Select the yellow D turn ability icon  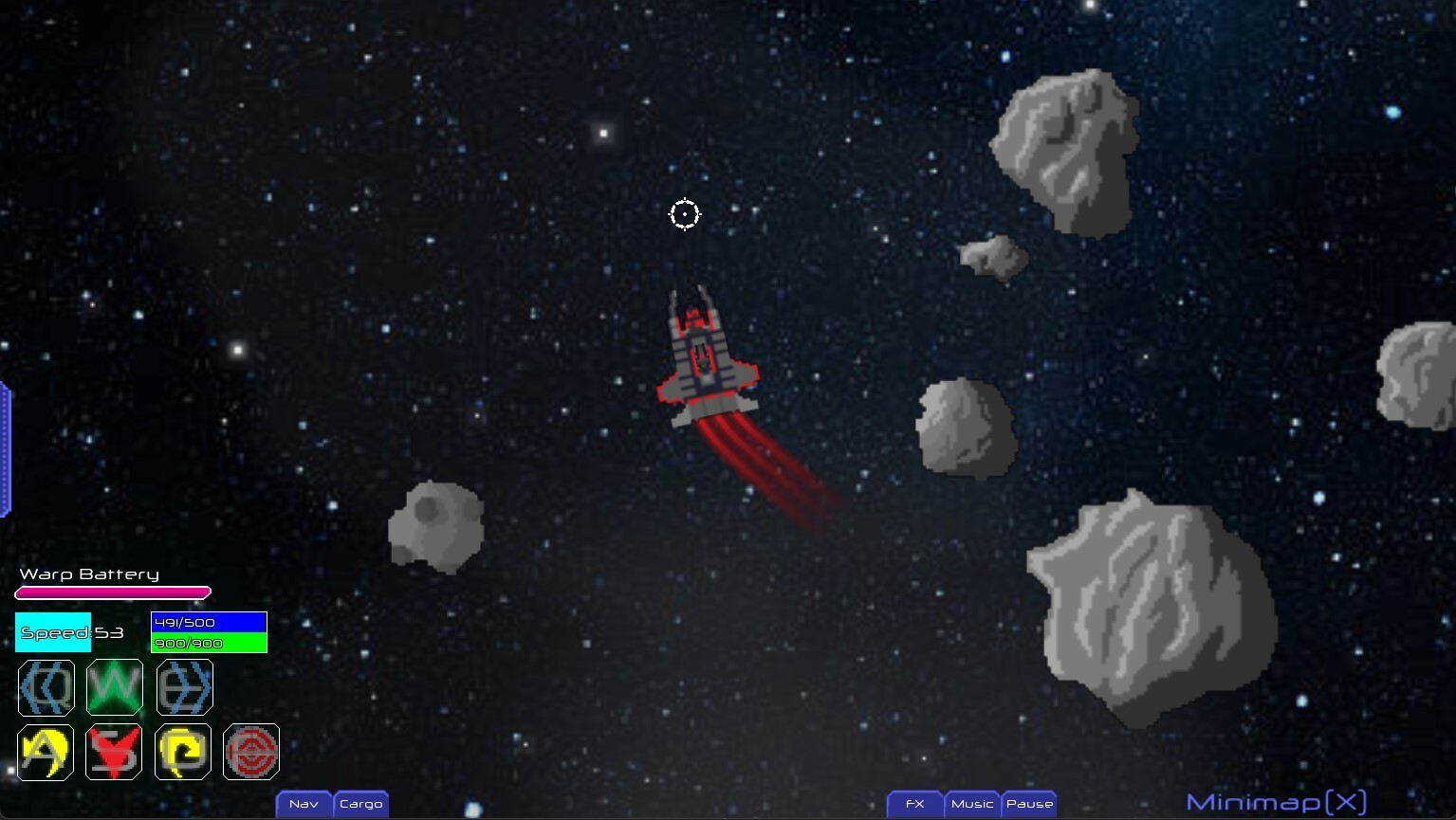click(182, 752)
